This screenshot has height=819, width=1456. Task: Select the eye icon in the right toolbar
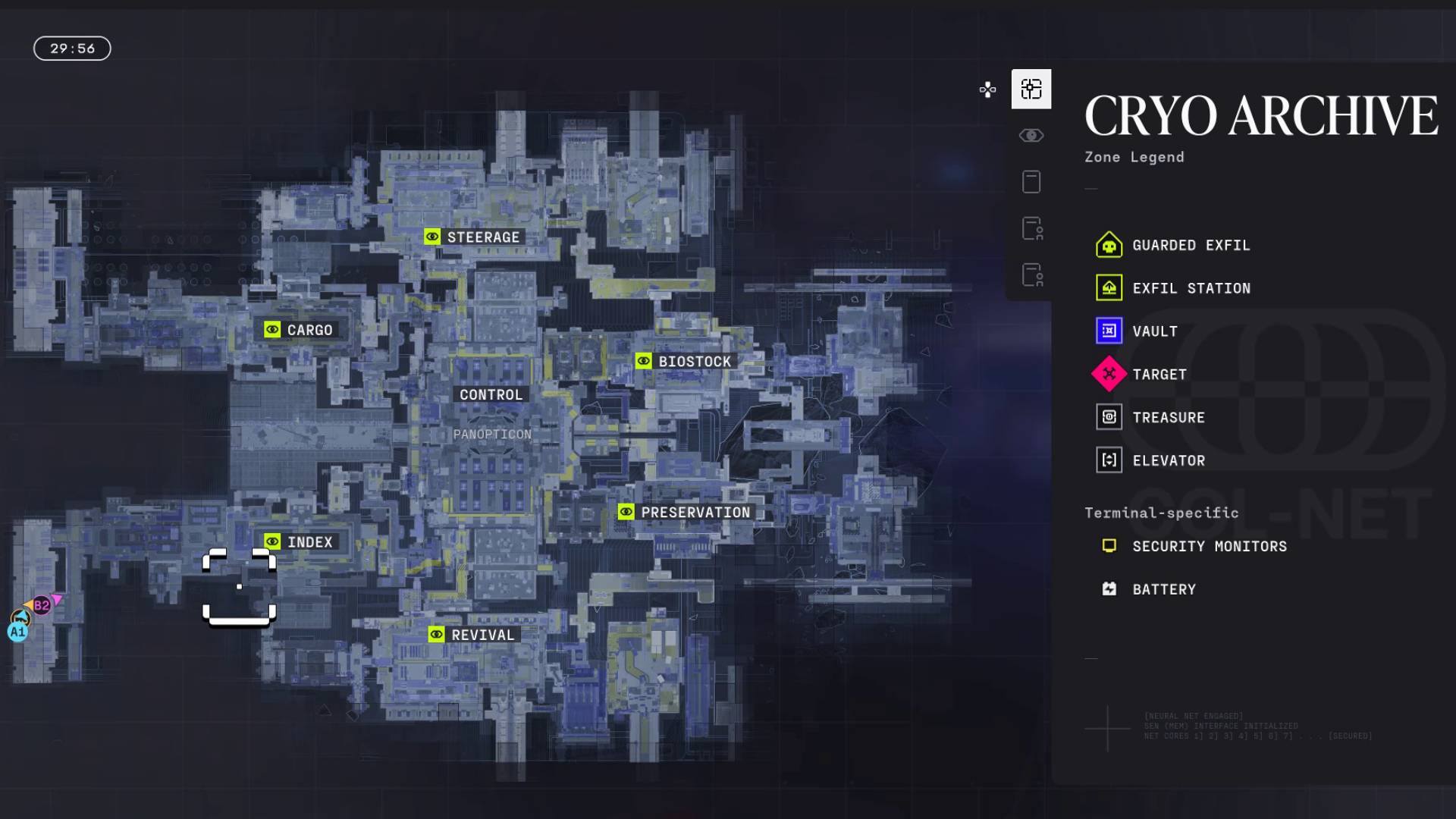tap(1031, 135)
